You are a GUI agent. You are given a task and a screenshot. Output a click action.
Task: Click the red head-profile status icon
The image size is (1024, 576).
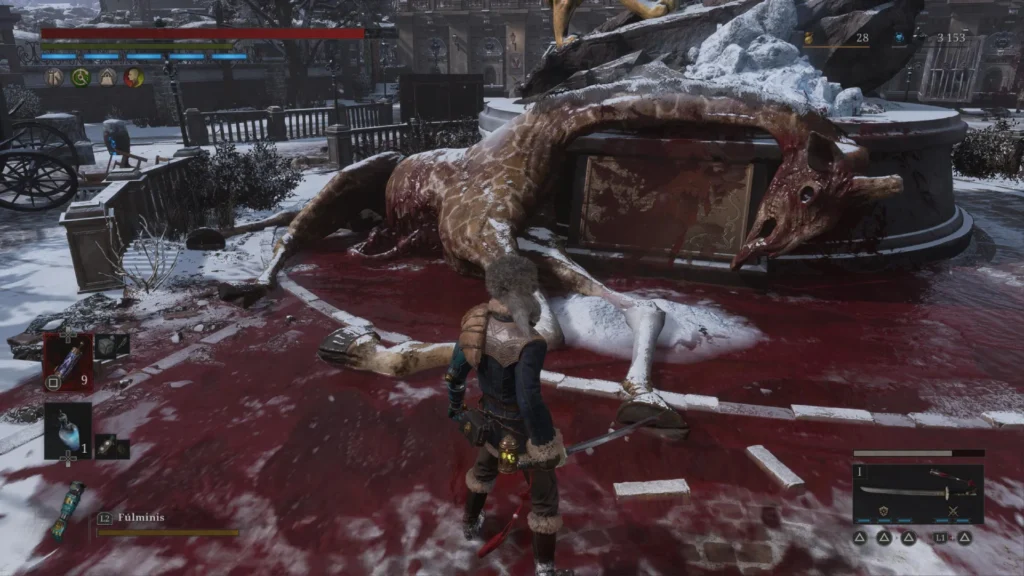point(133,77)
